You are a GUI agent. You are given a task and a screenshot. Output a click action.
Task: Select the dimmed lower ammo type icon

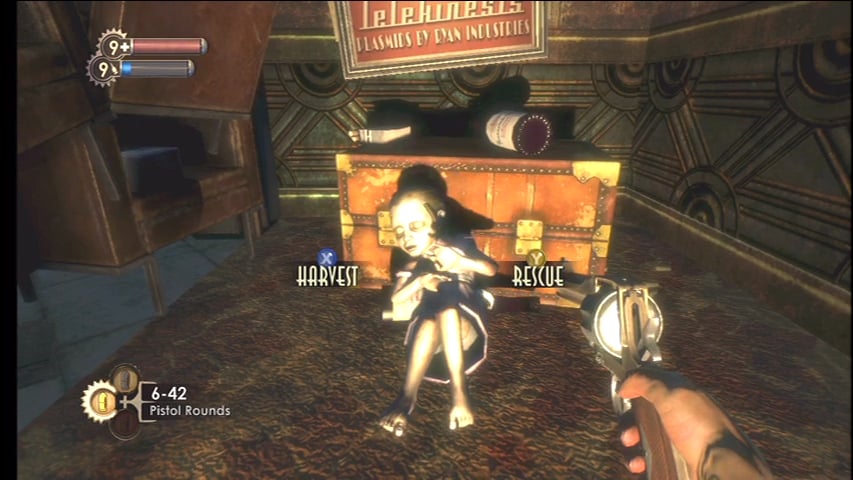124,424
